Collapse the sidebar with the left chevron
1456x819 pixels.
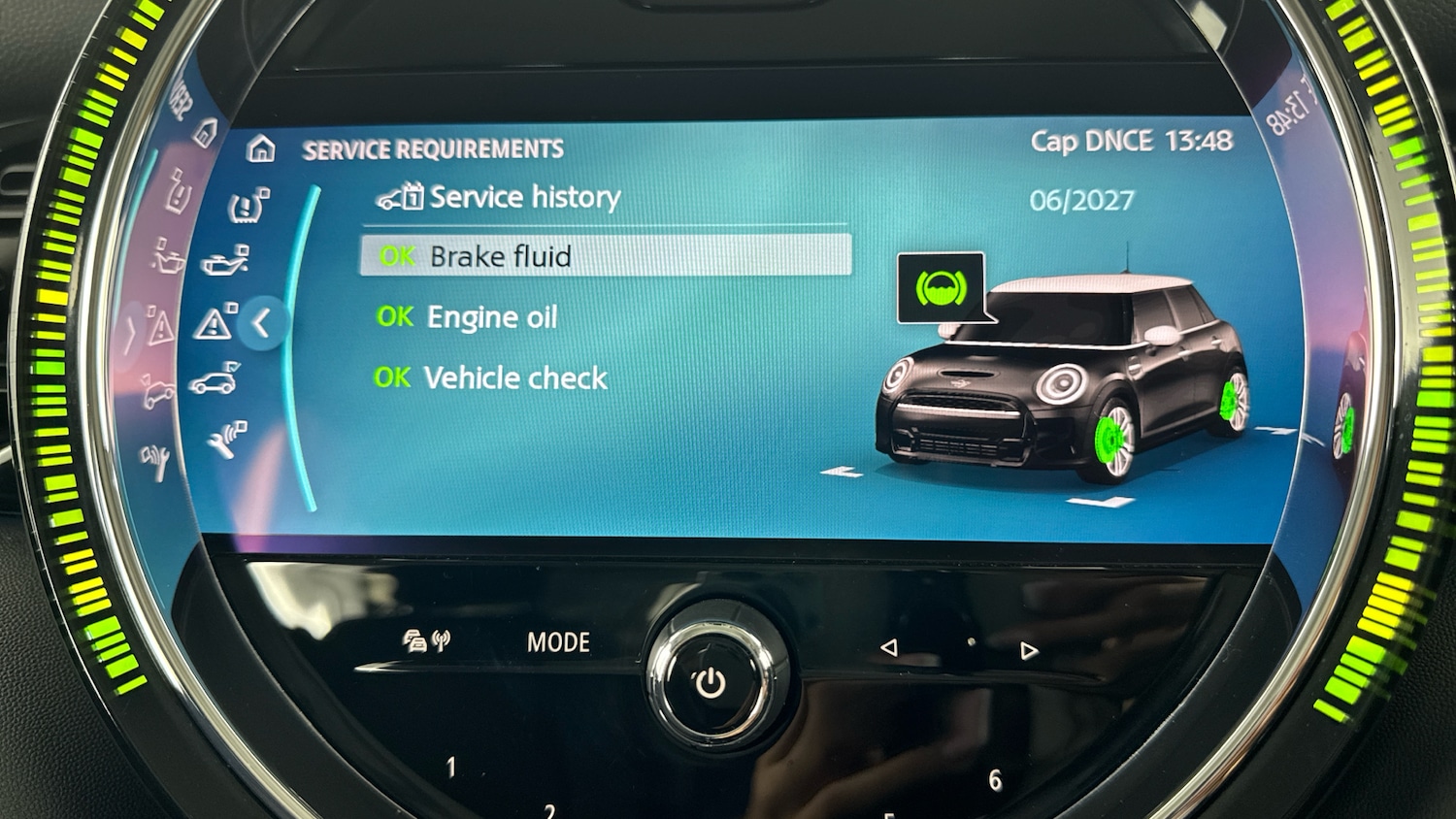pyautogui.click(x=260, y=324)
